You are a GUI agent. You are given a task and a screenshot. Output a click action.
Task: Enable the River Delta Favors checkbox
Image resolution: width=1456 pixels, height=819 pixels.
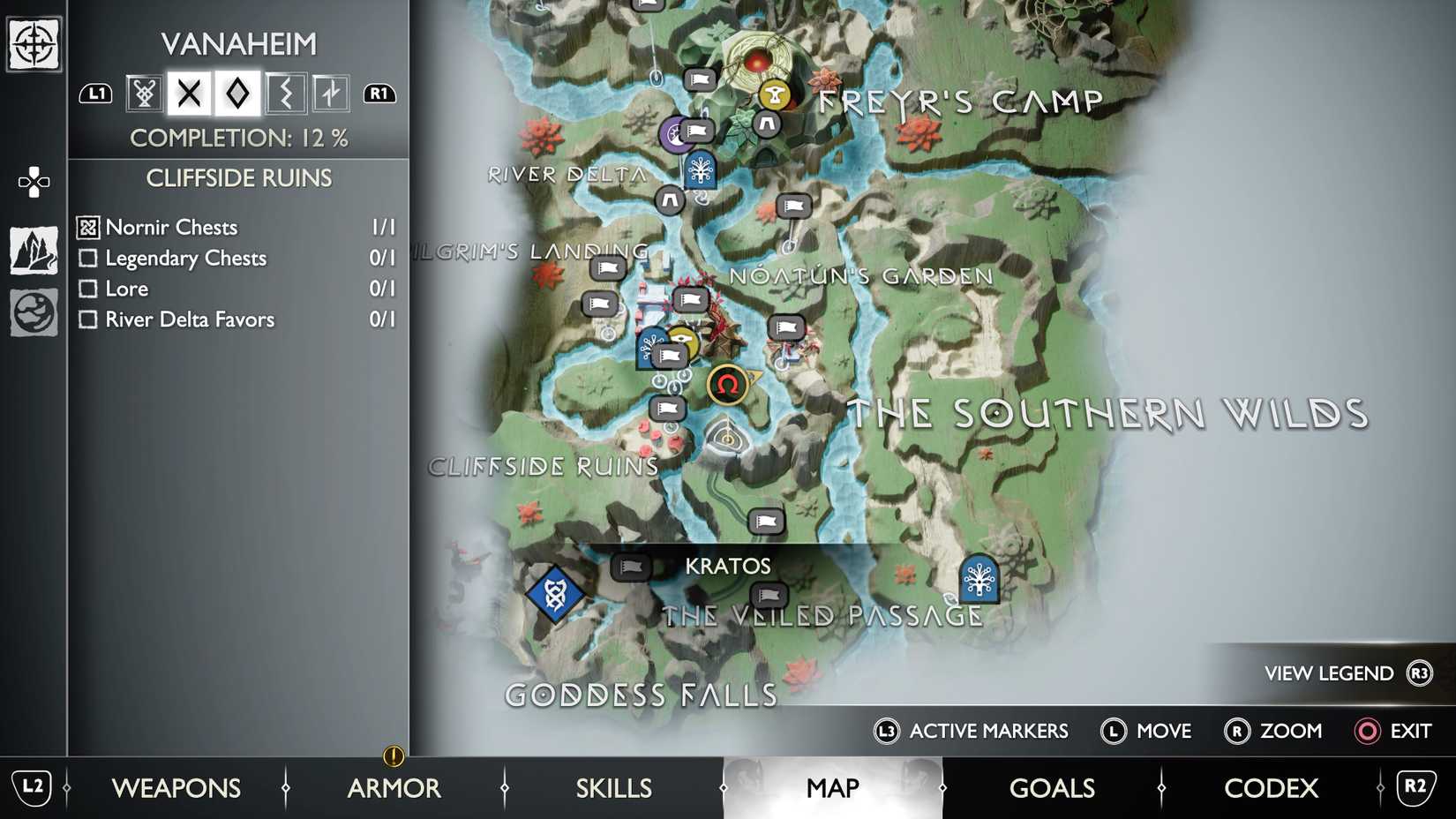88,319
